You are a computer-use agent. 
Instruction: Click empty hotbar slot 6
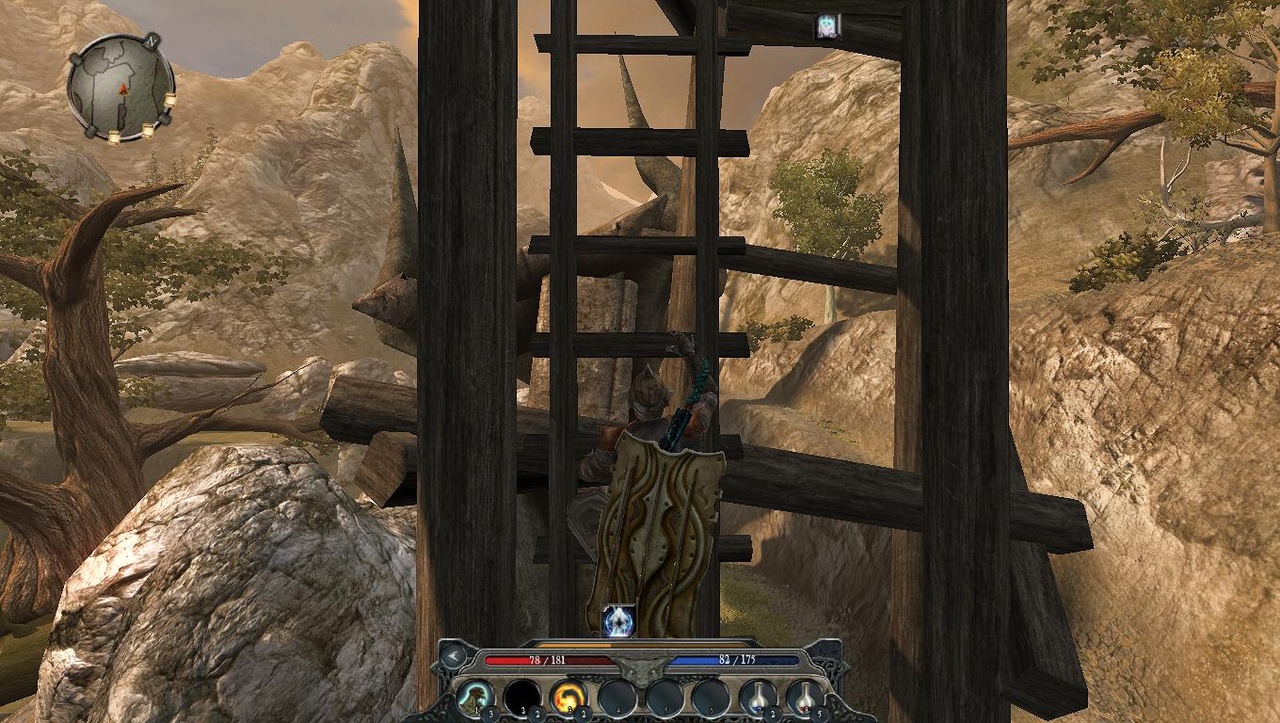[710, 697]
